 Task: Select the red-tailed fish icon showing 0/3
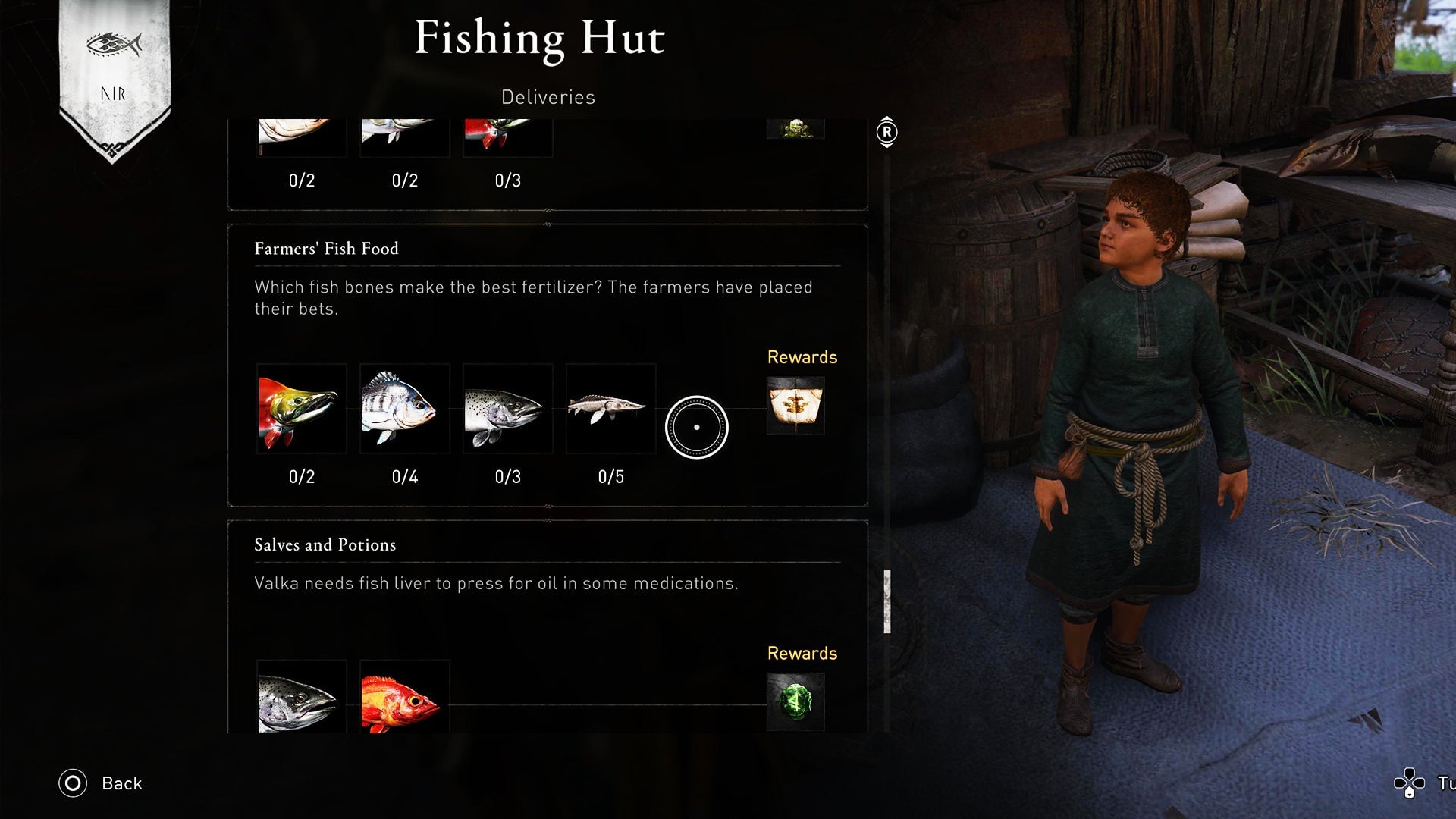click(x=507, y=136)
